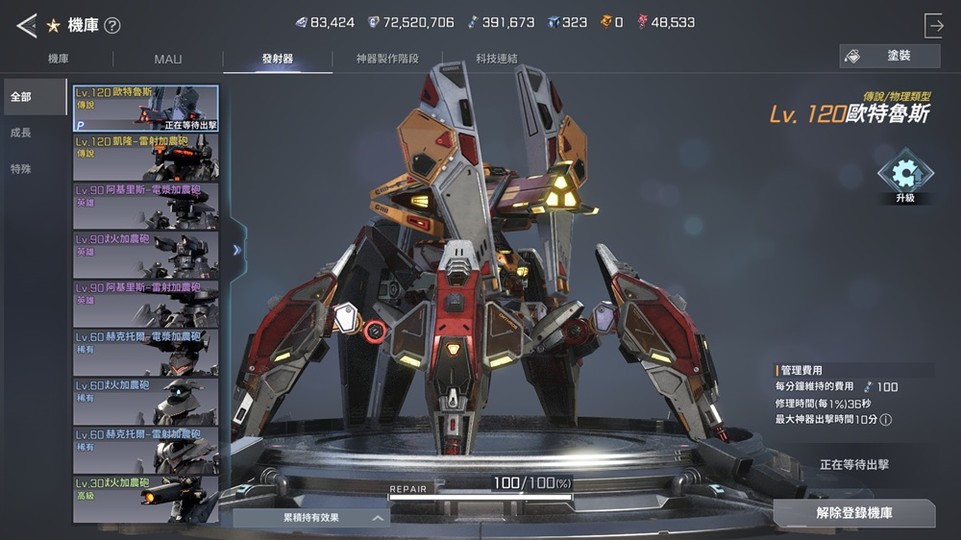Switch to the MAU tab
961x540 pixels.
click(168, 59)
